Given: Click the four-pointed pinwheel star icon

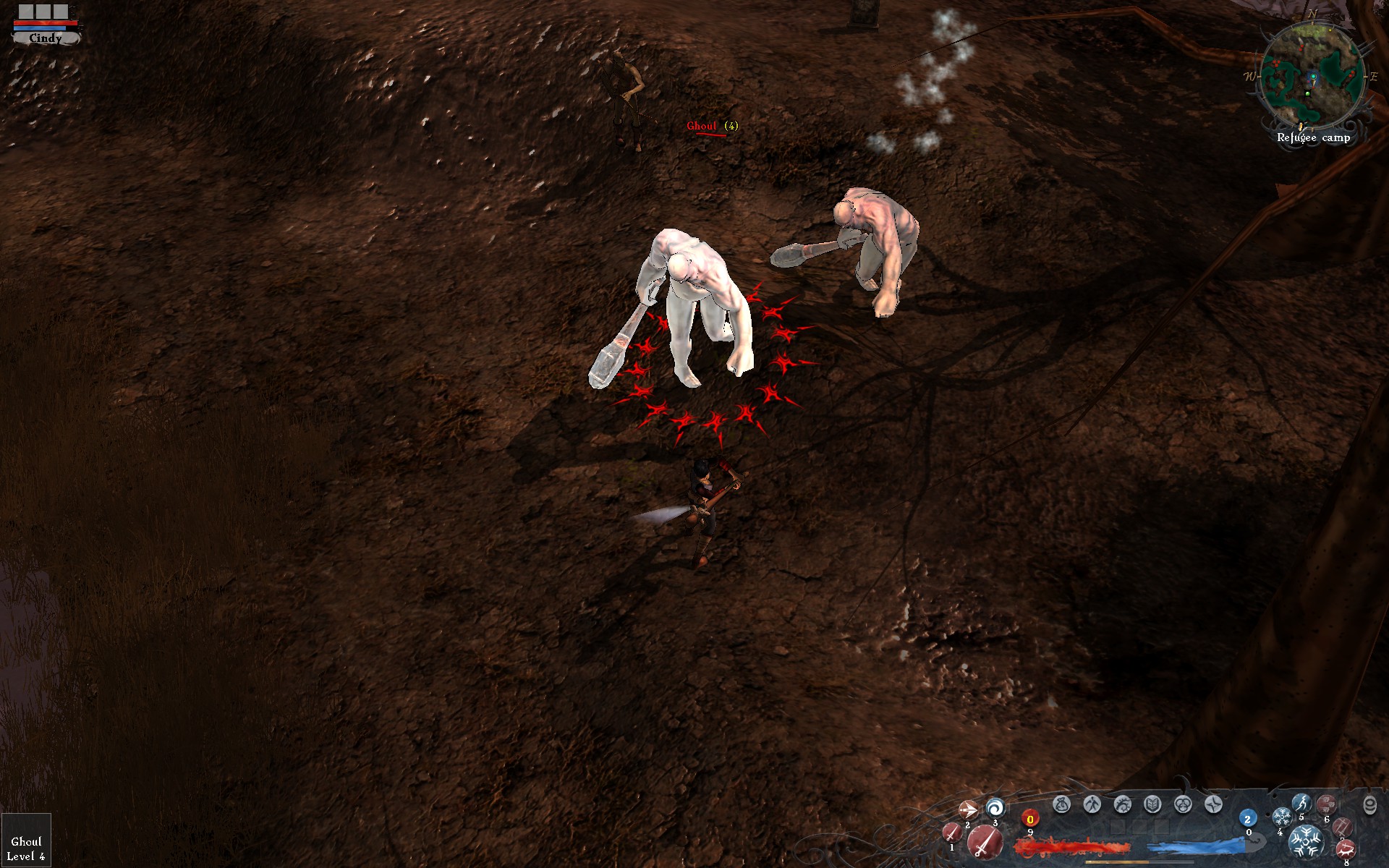Looking at the screenshot, I should click(x=1213, y=804).
